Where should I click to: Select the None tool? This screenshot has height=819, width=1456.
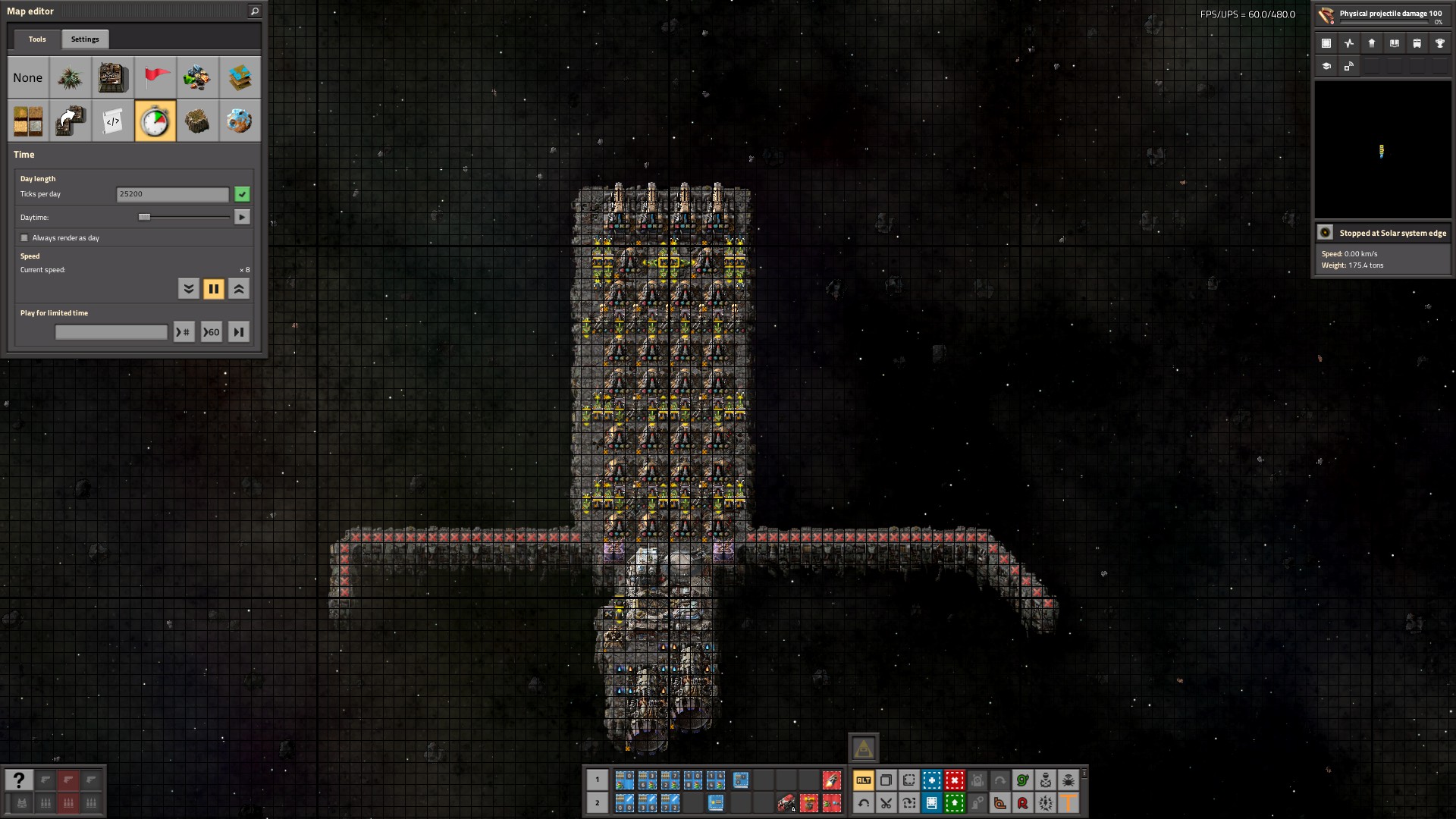pyautogui.click(x=28, y=78)
